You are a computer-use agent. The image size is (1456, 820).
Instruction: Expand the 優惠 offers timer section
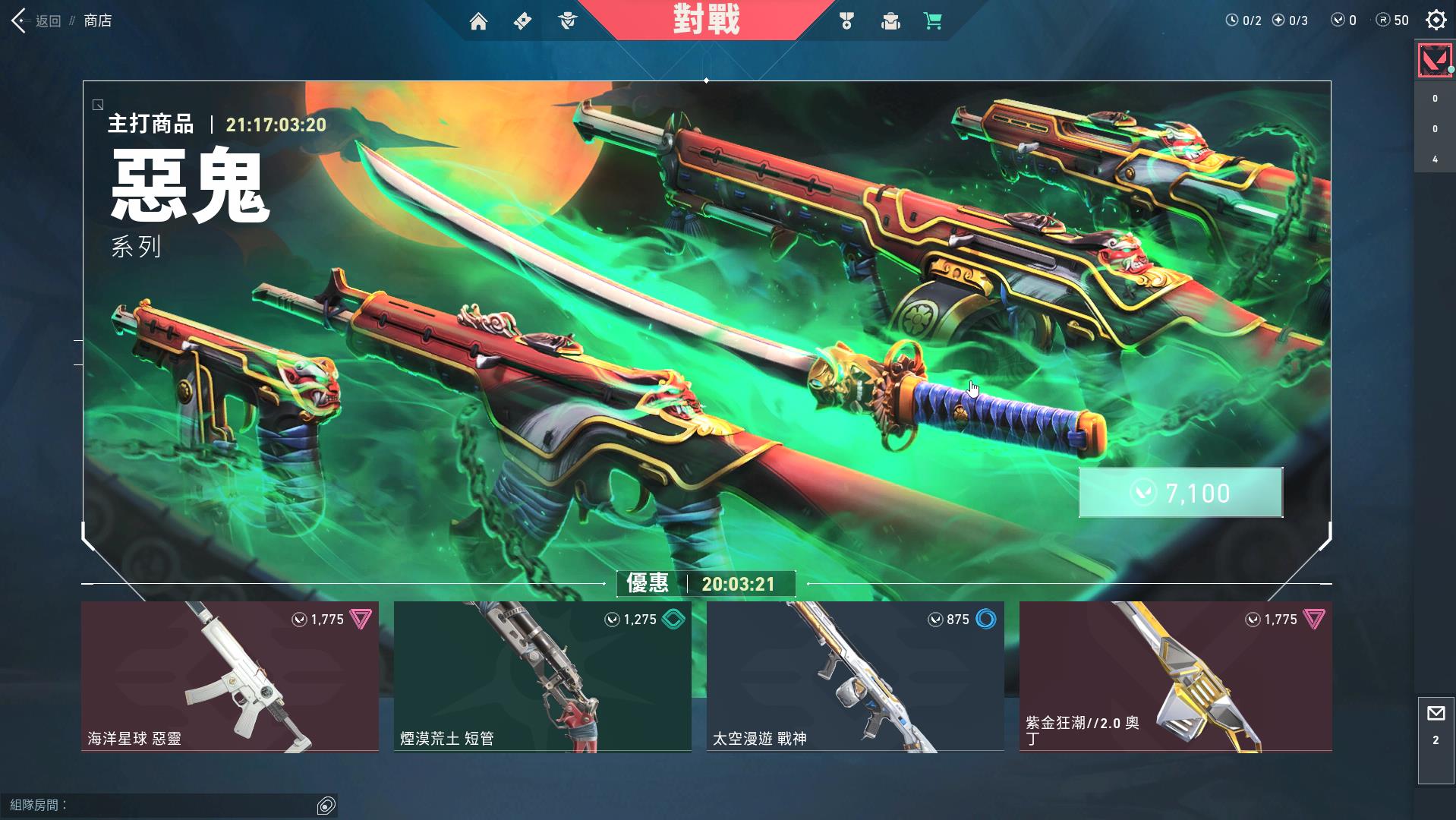tap(645, 584)
